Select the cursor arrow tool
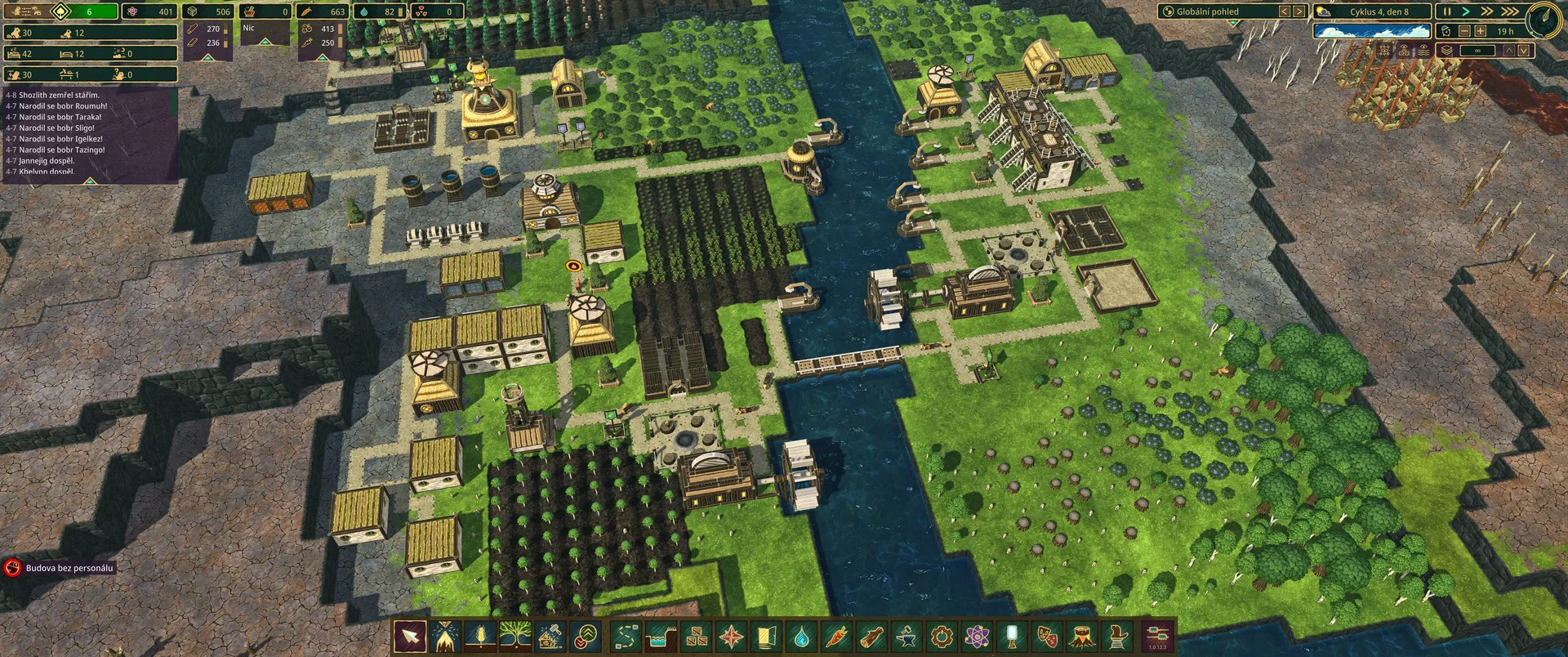 [410, 636]
